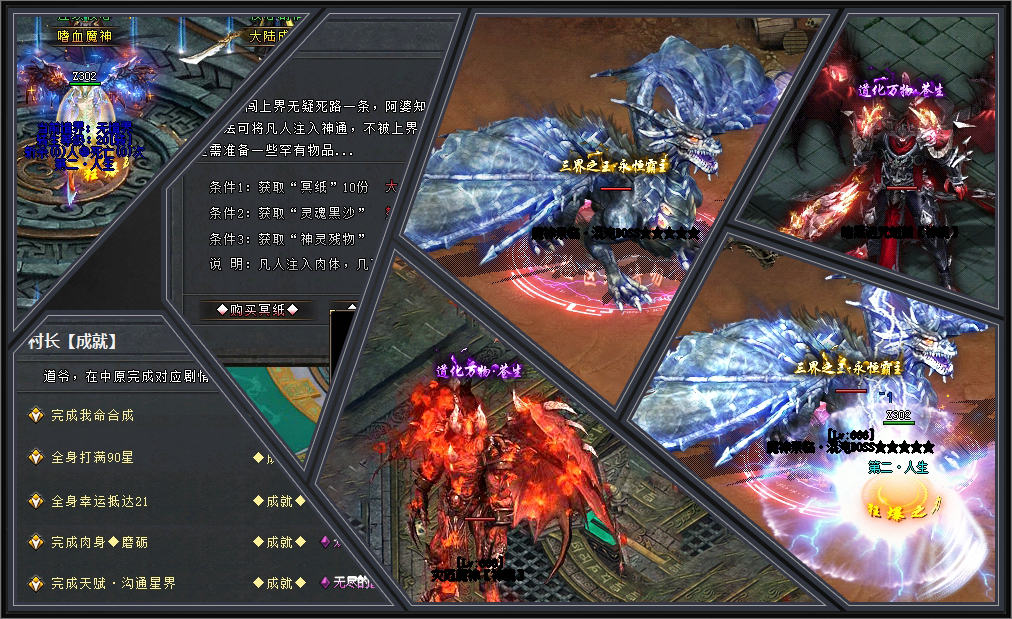Claim 成就 for 完成肉身◆磨砺

279,542
